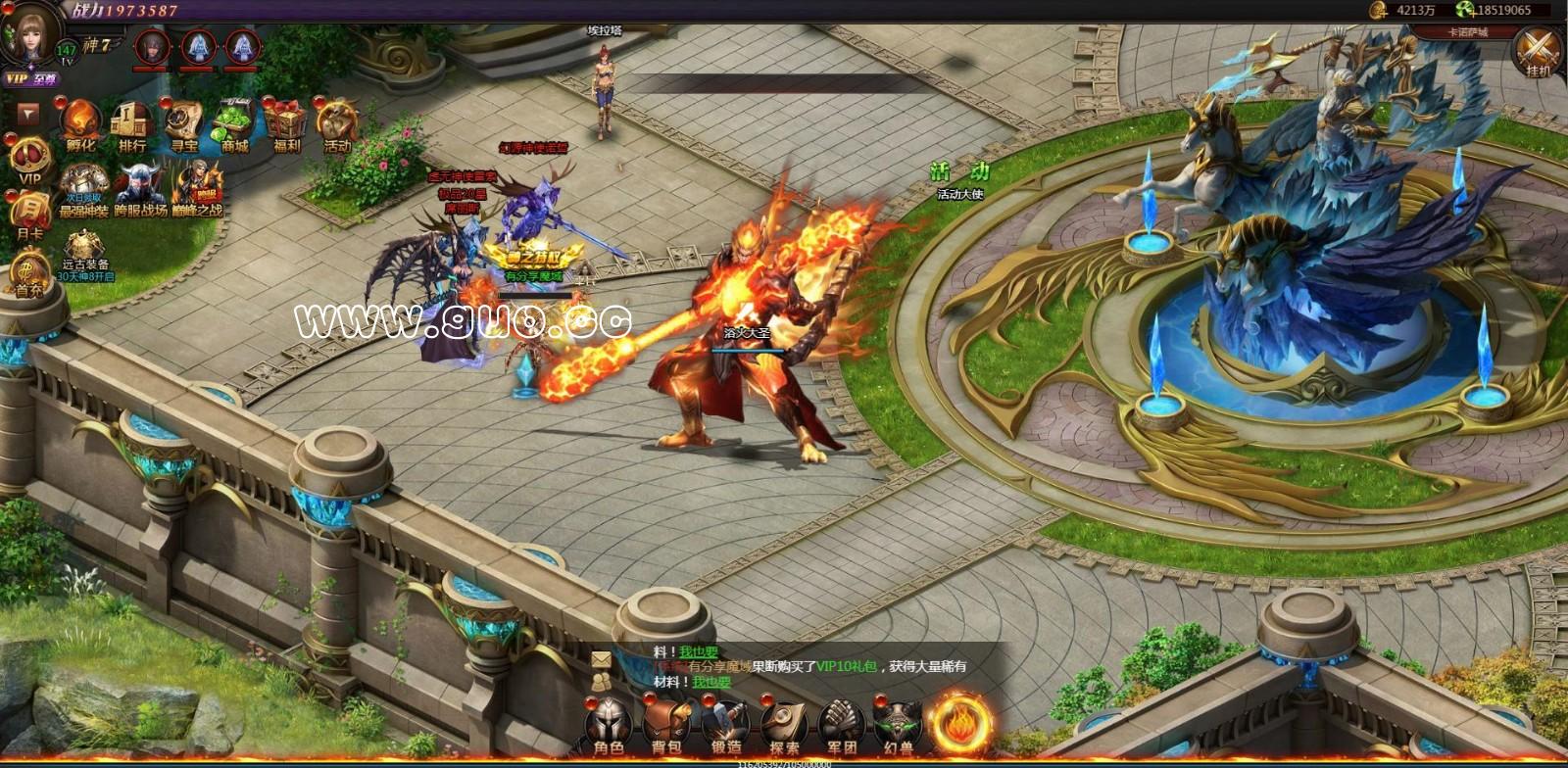1568x768 pixels.
Task: Enter the 跨服战场 cross-server battlefield
Action: [140, 189]
